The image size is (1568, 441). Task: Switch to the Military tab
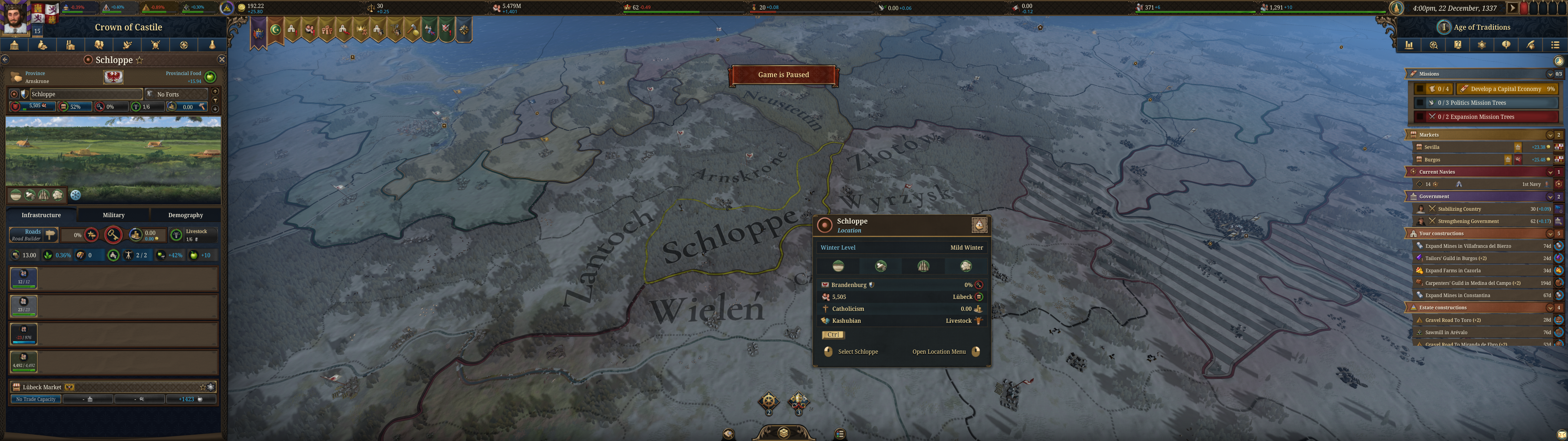[113, 215]
